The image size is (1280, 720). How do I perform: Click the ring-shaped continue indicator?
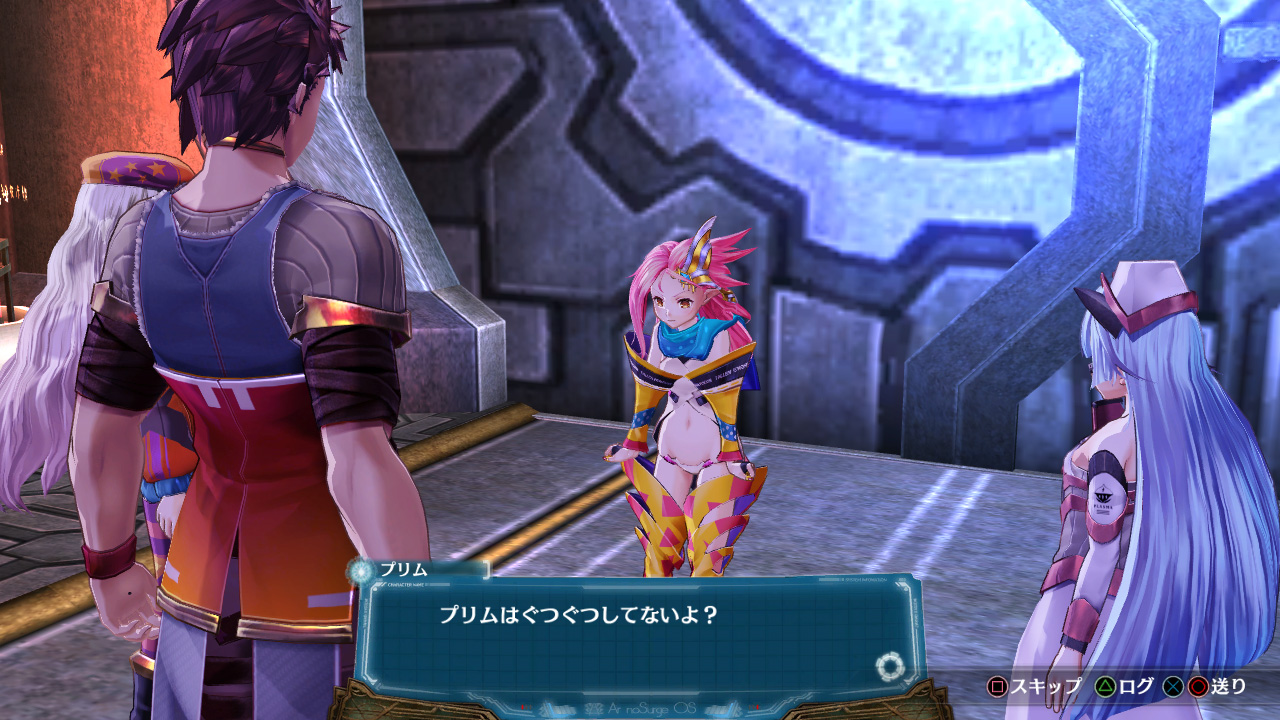(x=888, y=666)
